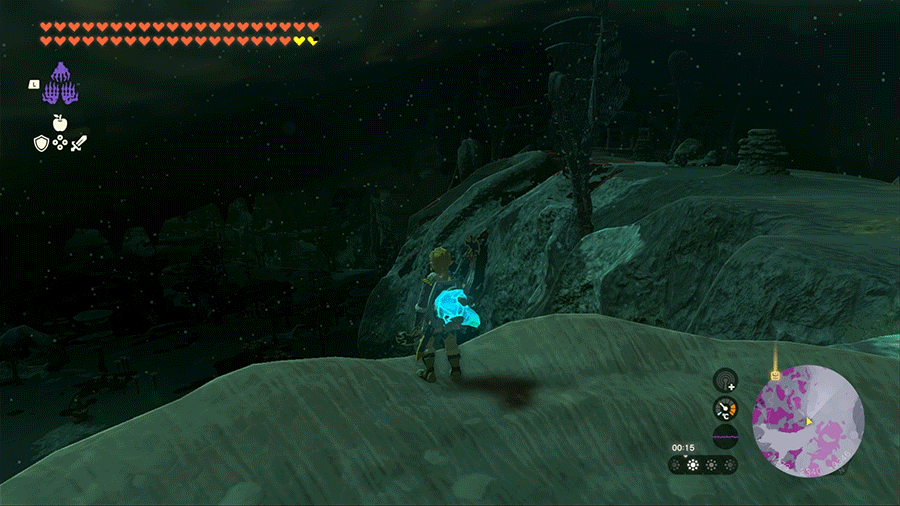This screenshot has width=900, height=506.
Task: Click the noise level indicator circle
Action: [726, 436]
